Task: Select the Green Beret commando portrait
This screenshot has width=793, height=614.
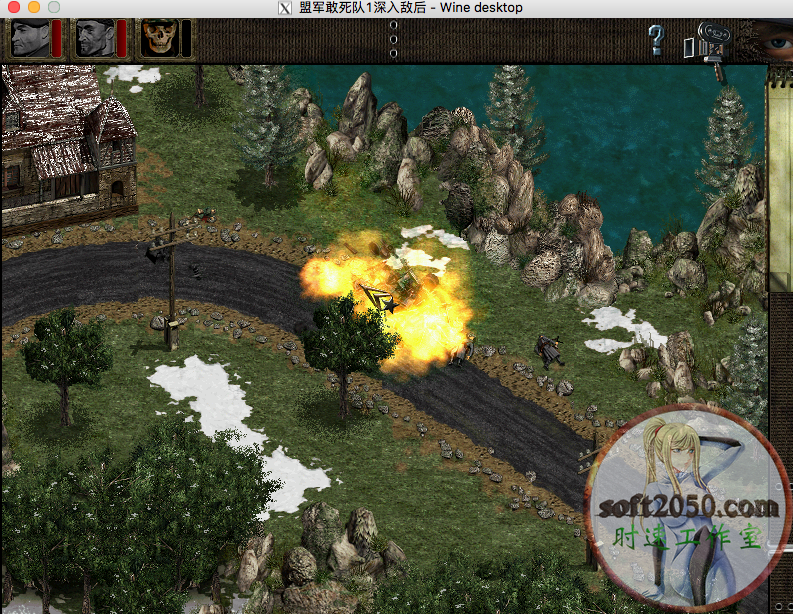Action: (29, 39)
